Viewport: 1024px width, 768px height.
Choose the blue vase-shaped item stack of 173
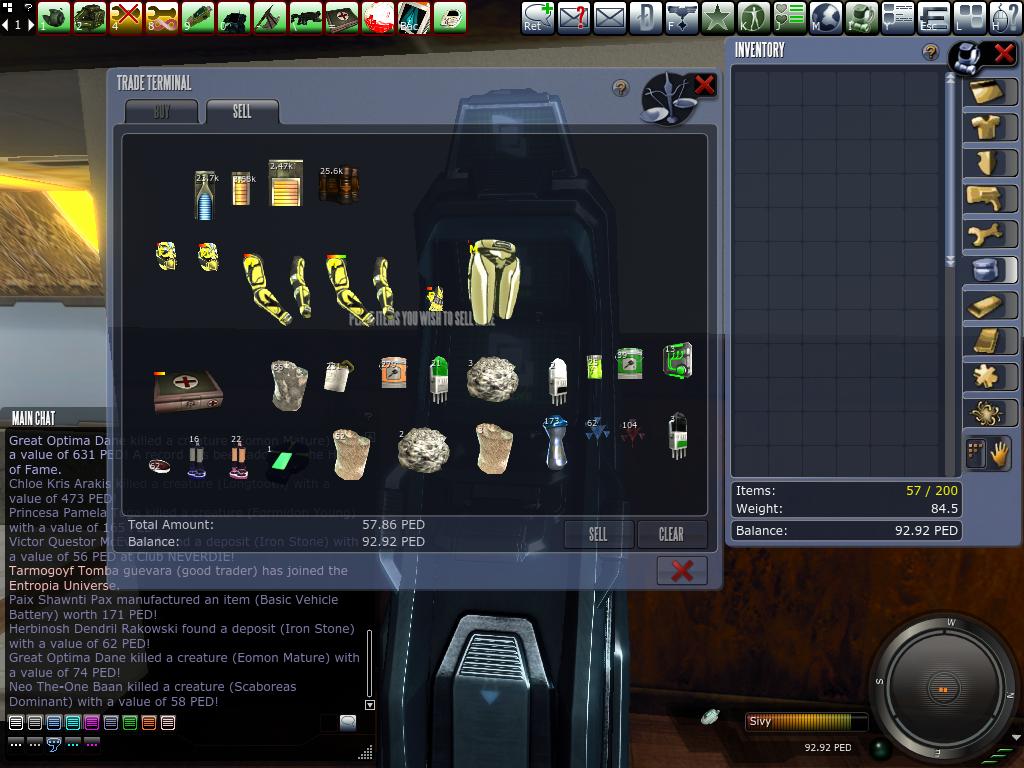pyautogui.click(x=556, y=443)
